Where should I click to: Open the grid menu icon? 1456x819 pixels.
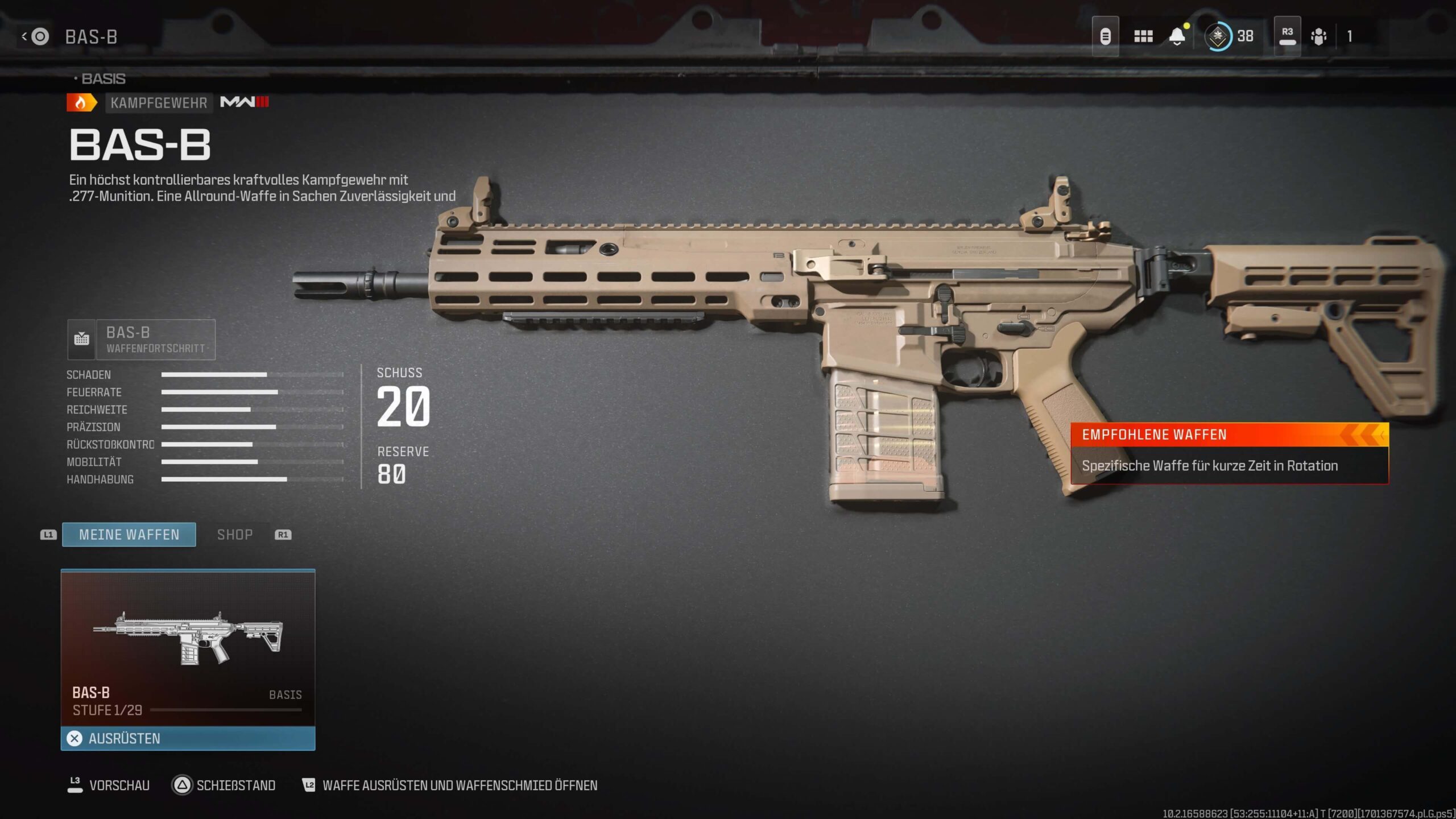coord(1143,36)
